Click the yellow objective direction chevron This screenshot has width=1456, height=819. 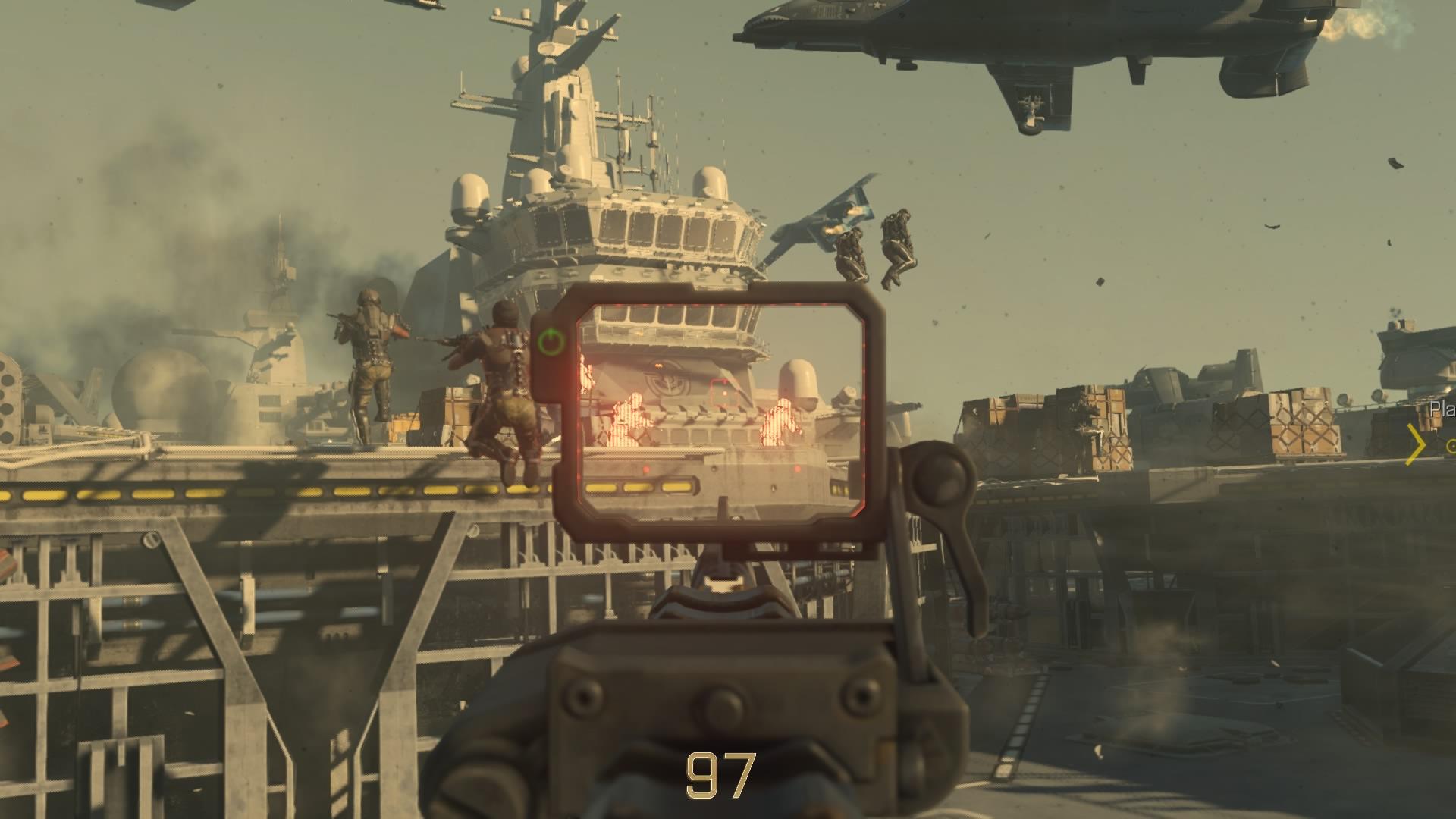(x=1415, y=444)
